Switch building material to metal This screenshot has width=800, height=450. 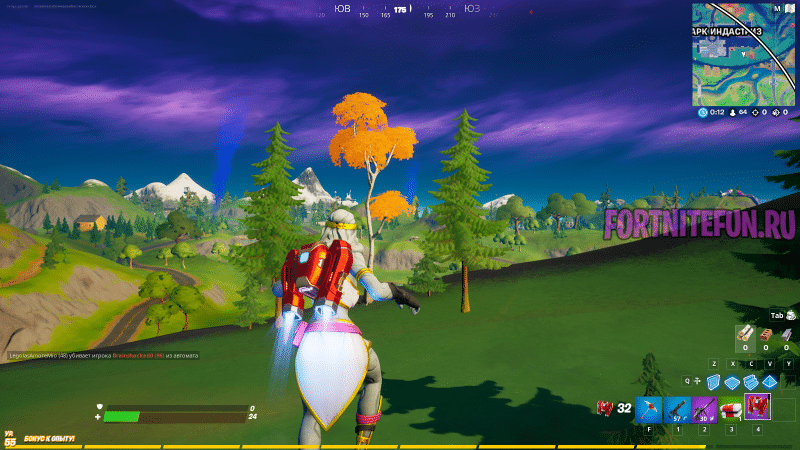click(788, 333)
